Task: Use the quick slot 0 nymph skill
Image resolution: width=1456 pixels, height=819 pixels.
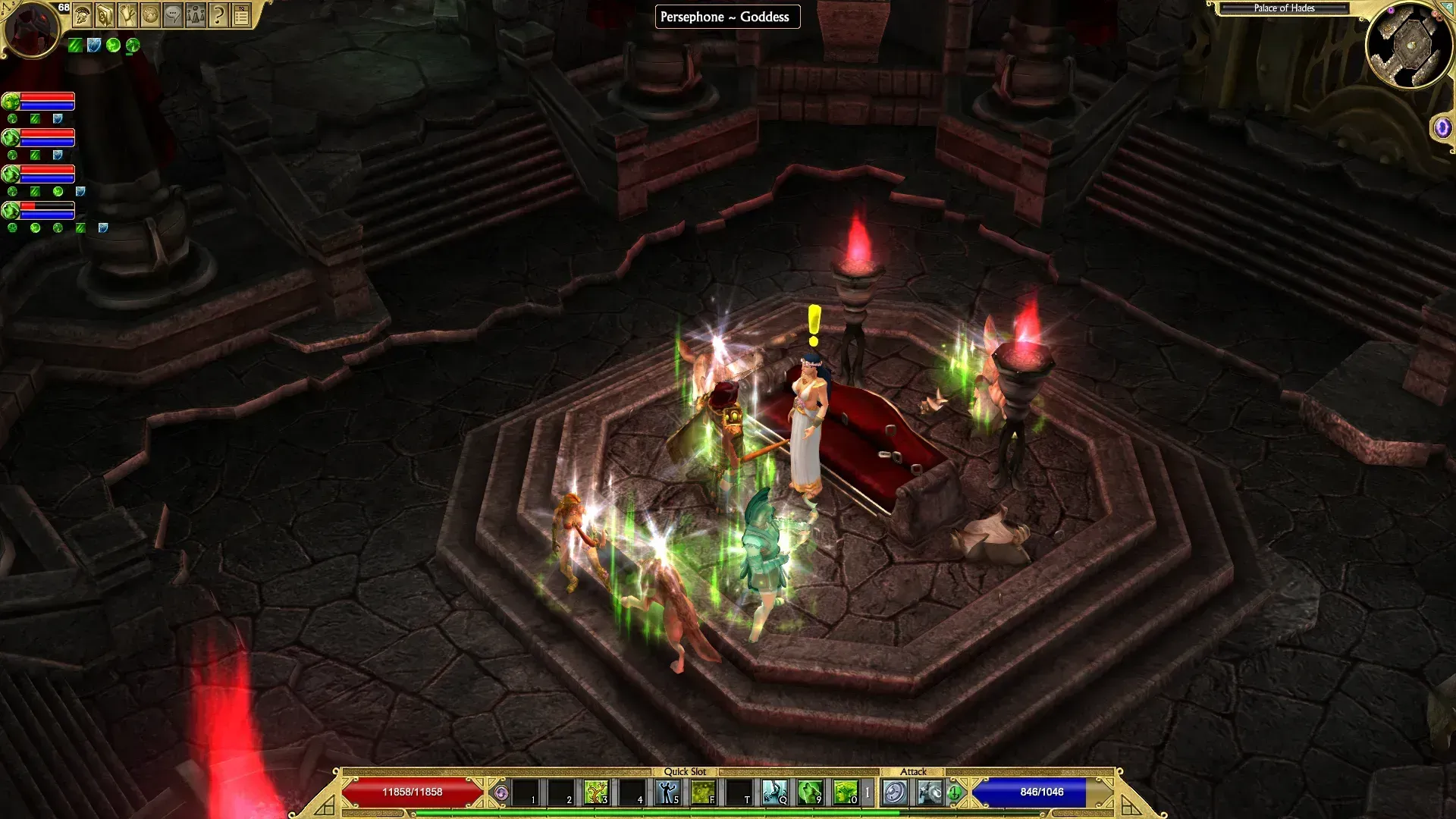Action: [x=845, y=792]
